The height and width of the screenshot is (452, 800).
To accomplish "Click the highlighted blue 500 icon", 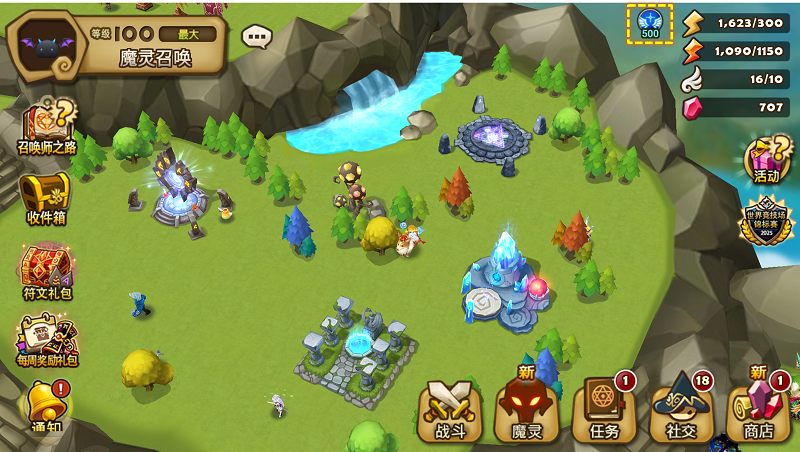I will [x=650, y=22].
